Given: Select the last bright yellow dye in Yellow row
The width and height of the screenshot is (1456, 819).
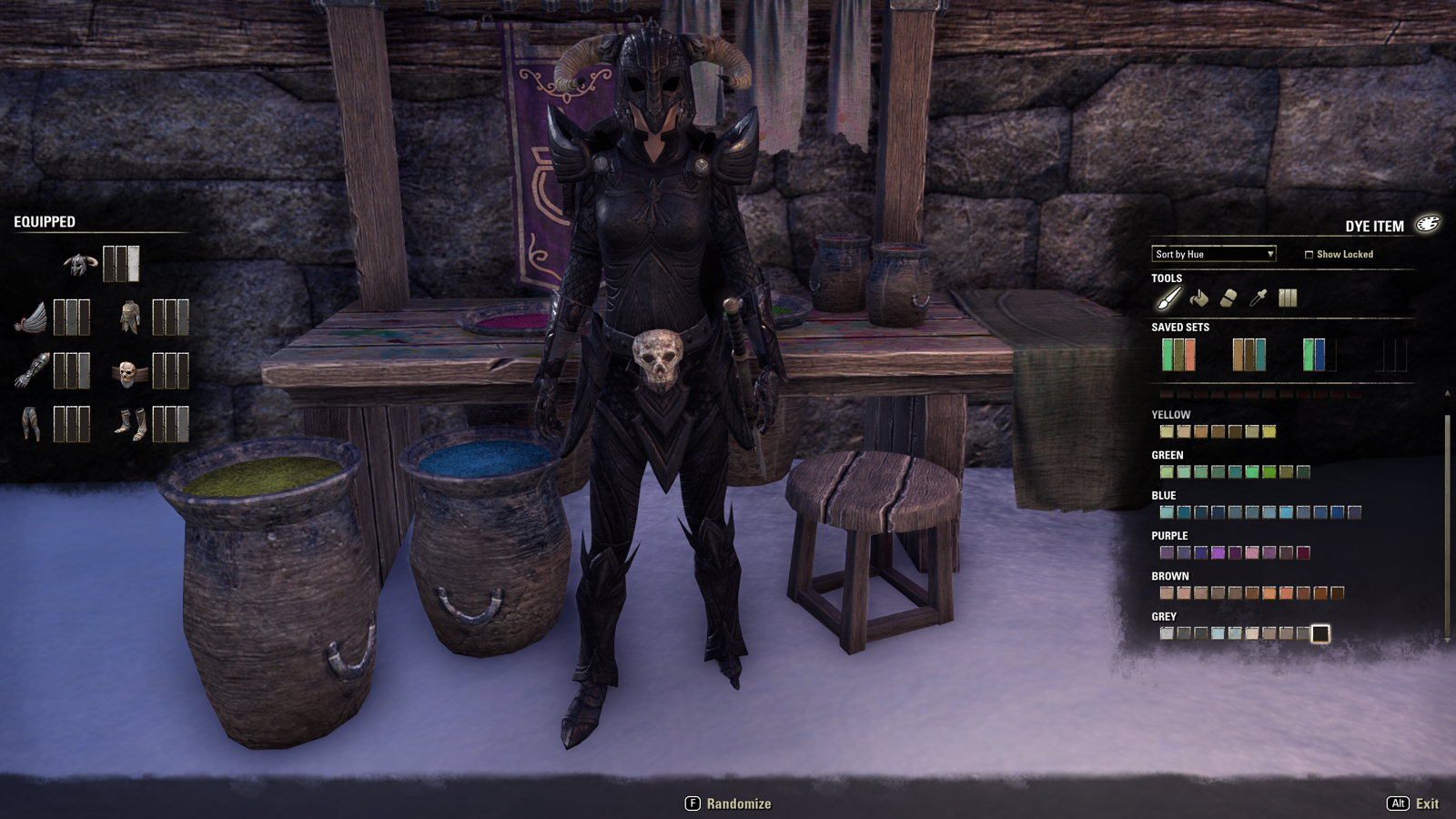Looking at the screenshot, I should 1269,431.
